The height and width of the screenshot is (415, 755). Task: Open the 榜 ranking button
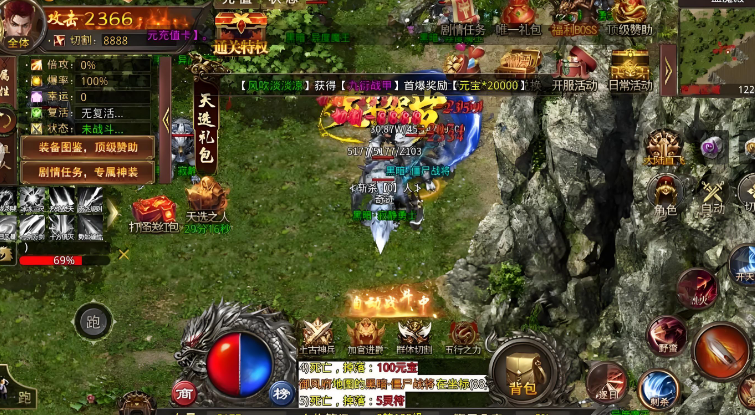click(x=280, y=392)
